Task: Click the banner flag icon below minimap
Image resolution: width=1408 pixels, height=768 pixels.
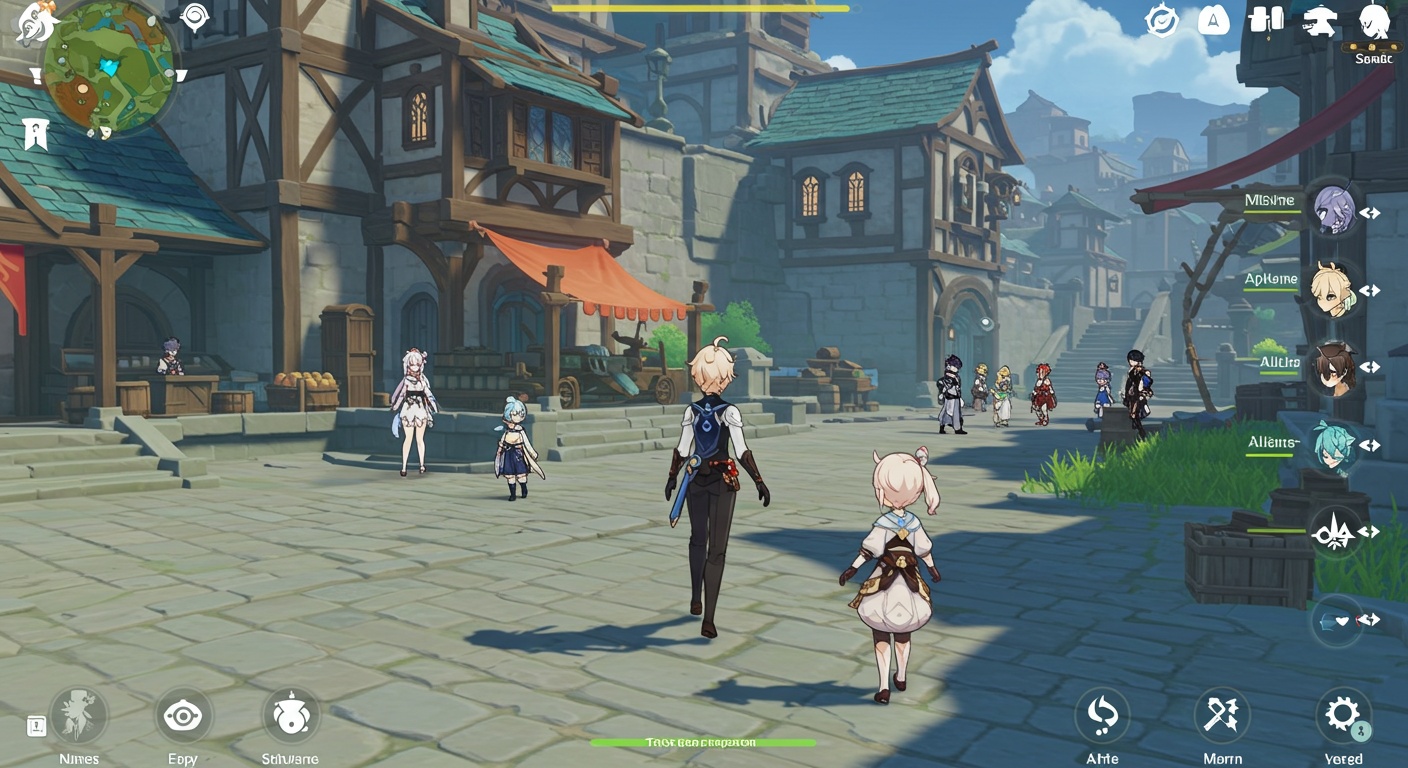Action: tap(36, 132)
